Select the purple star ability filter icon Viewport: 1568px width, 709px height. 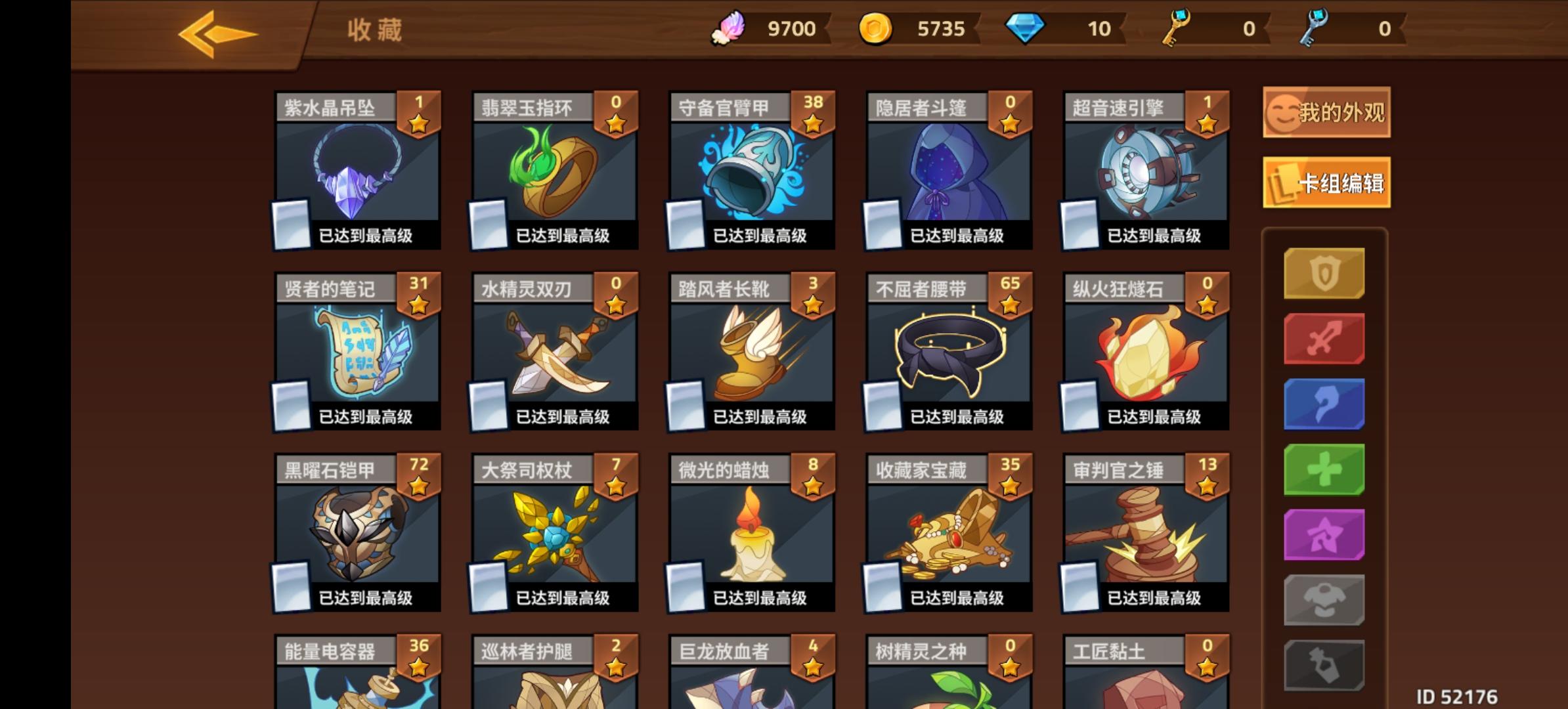(x=1324, y=535)
